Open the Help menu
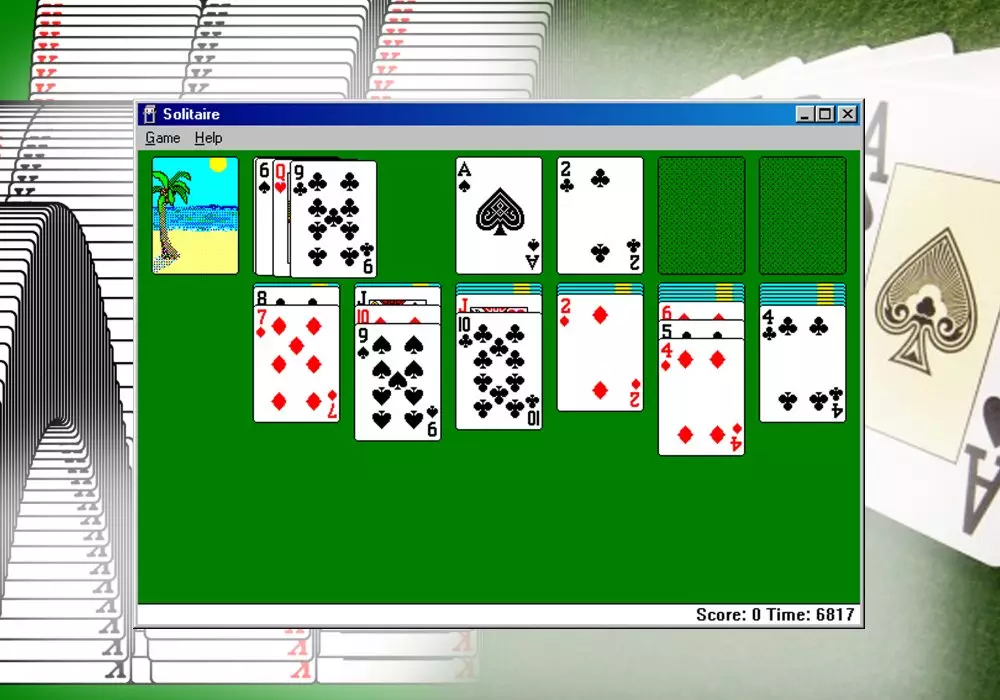This screenshot has width=1000, height=700. coord(208,138)
